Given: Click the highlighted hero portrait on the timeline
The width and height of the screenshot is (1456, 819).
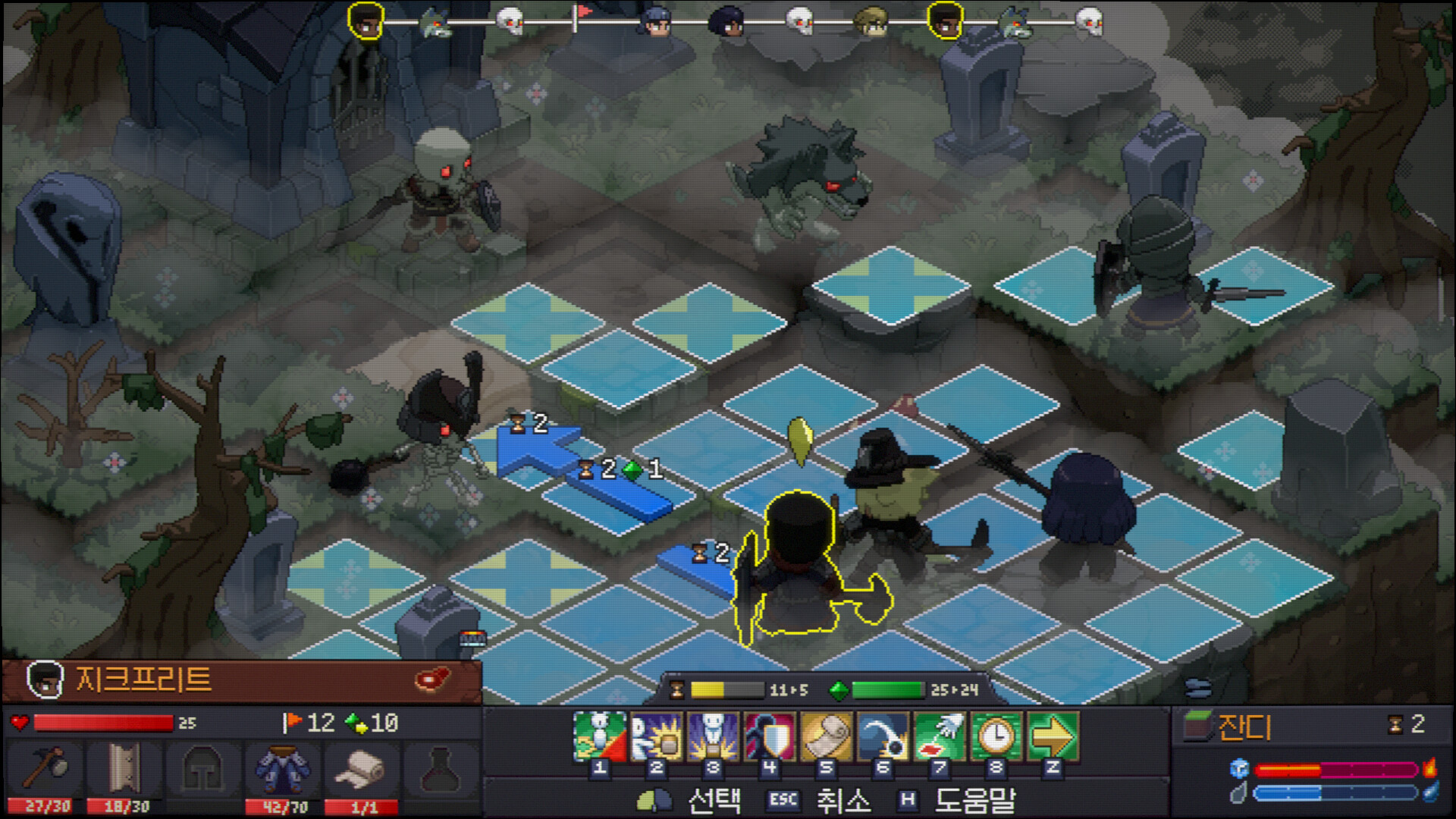Looking at the screenshot, I should coord(365,20).
